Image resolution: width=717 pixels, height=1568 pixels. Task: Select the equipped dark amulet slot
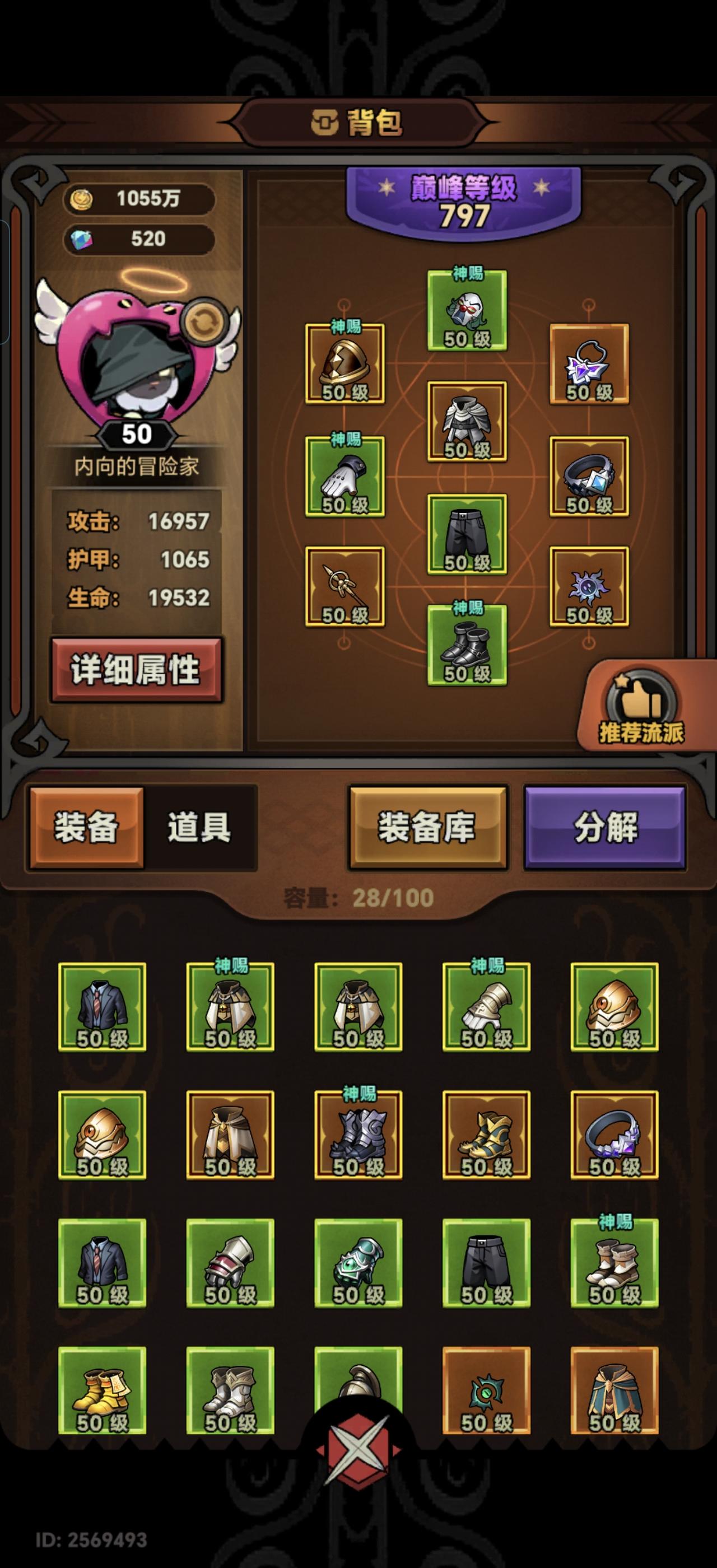(x=589, y=590)
